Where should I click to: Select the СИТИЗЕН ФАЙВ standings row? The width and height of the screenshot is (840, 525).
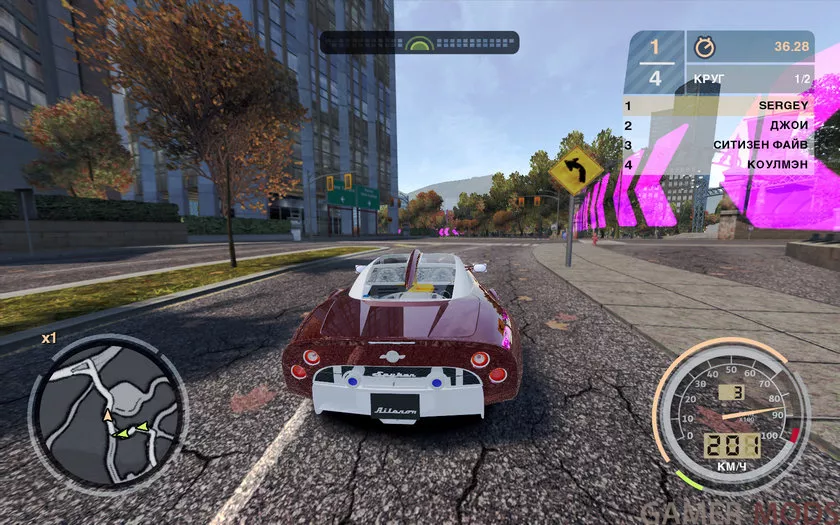718,144
